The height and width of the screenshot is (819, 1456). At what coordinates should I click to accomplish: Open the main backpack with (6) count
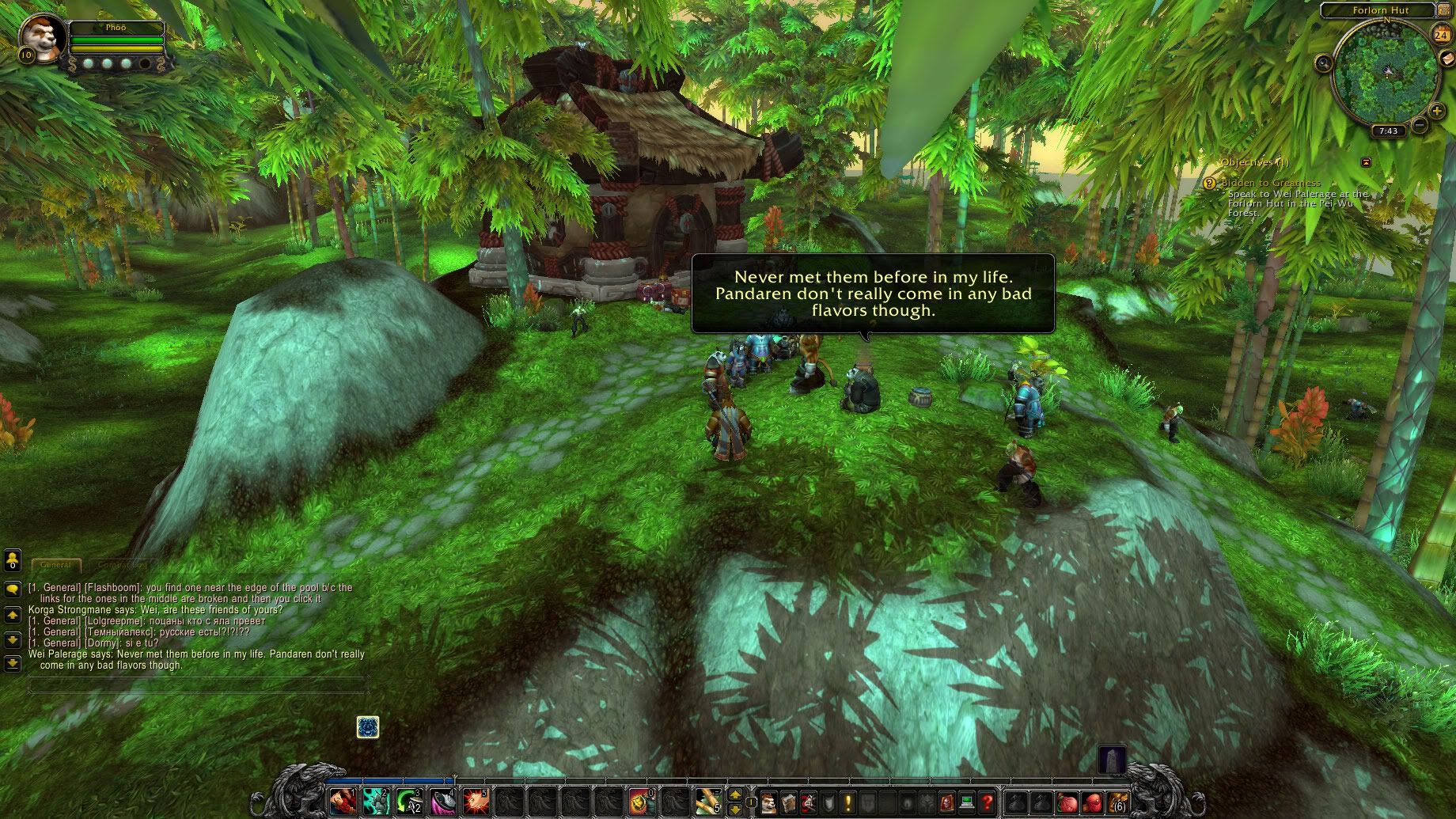tap(1117, 802)
